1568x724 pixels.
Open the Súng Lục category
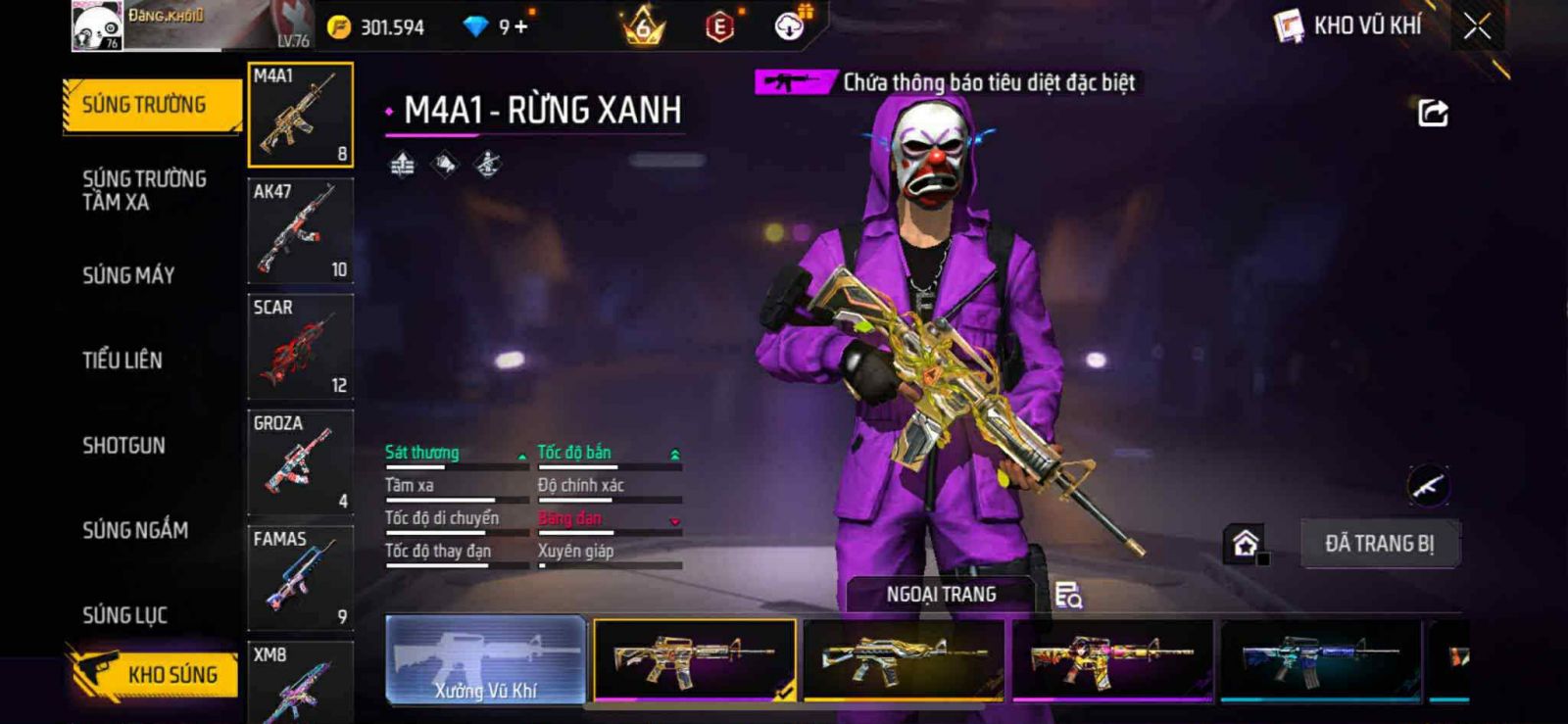pos(124,615)
